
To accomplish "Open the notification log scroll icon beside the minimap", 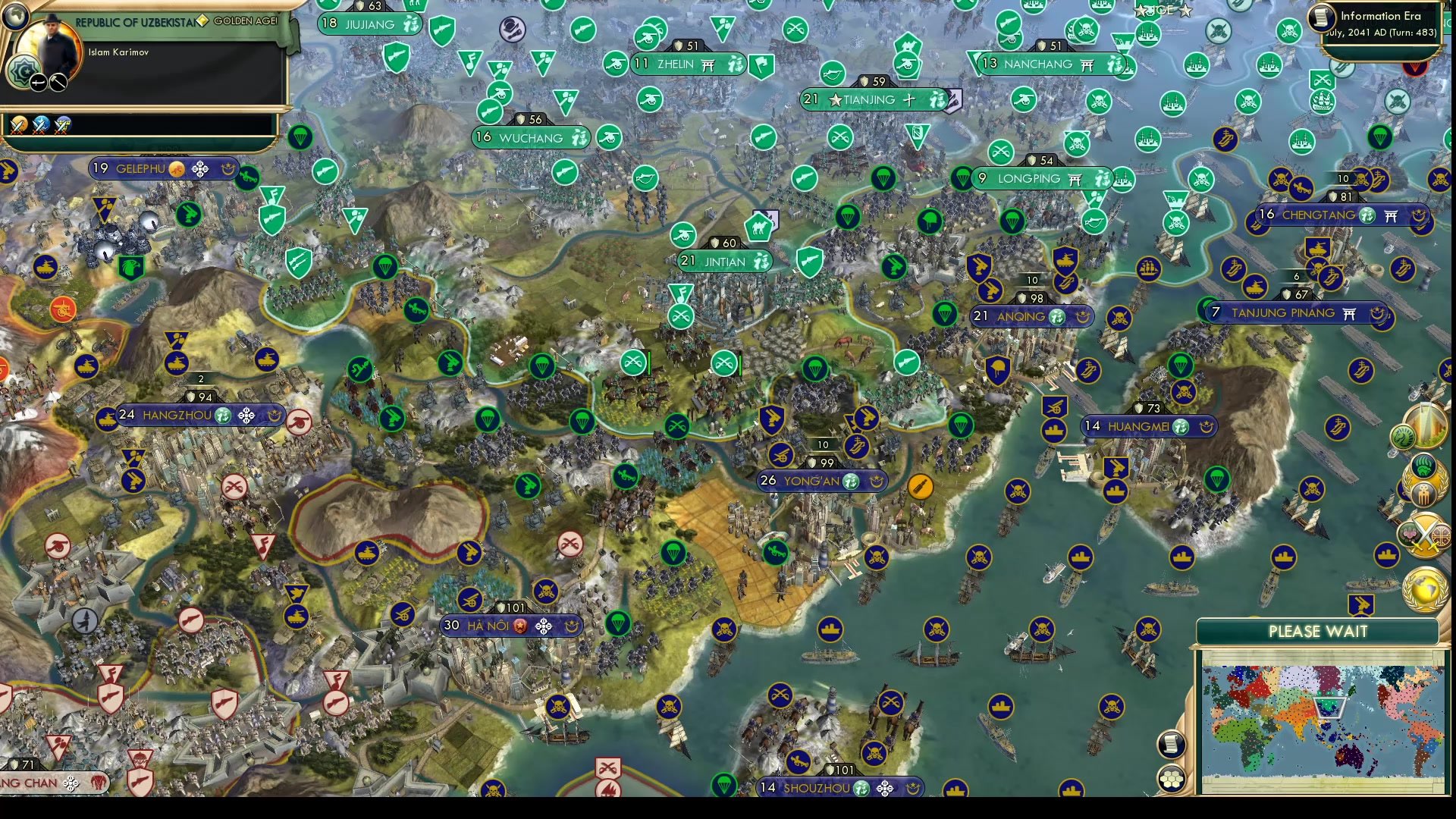I will 1172,743.
